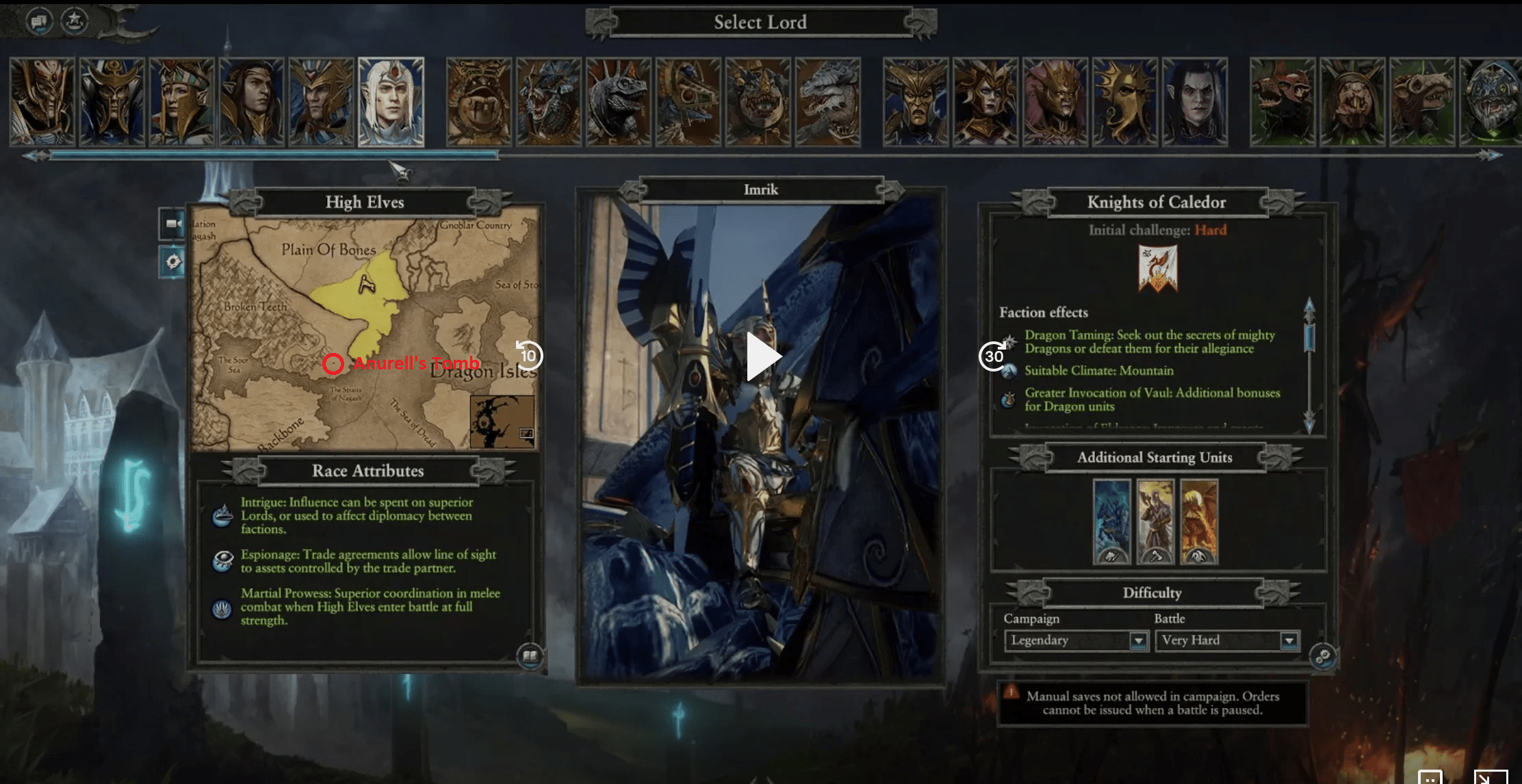Click Anurell's Tomb marker on the map
Screen dimensions: 1522x784
click(335, 364)
